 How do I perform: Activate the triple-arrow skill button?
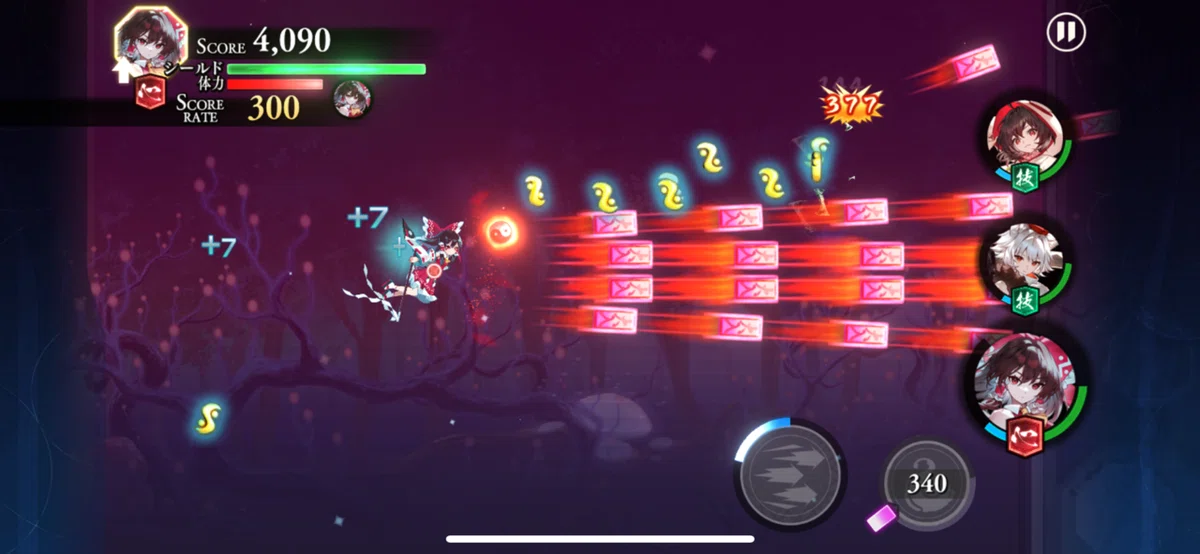pos(791,476)
